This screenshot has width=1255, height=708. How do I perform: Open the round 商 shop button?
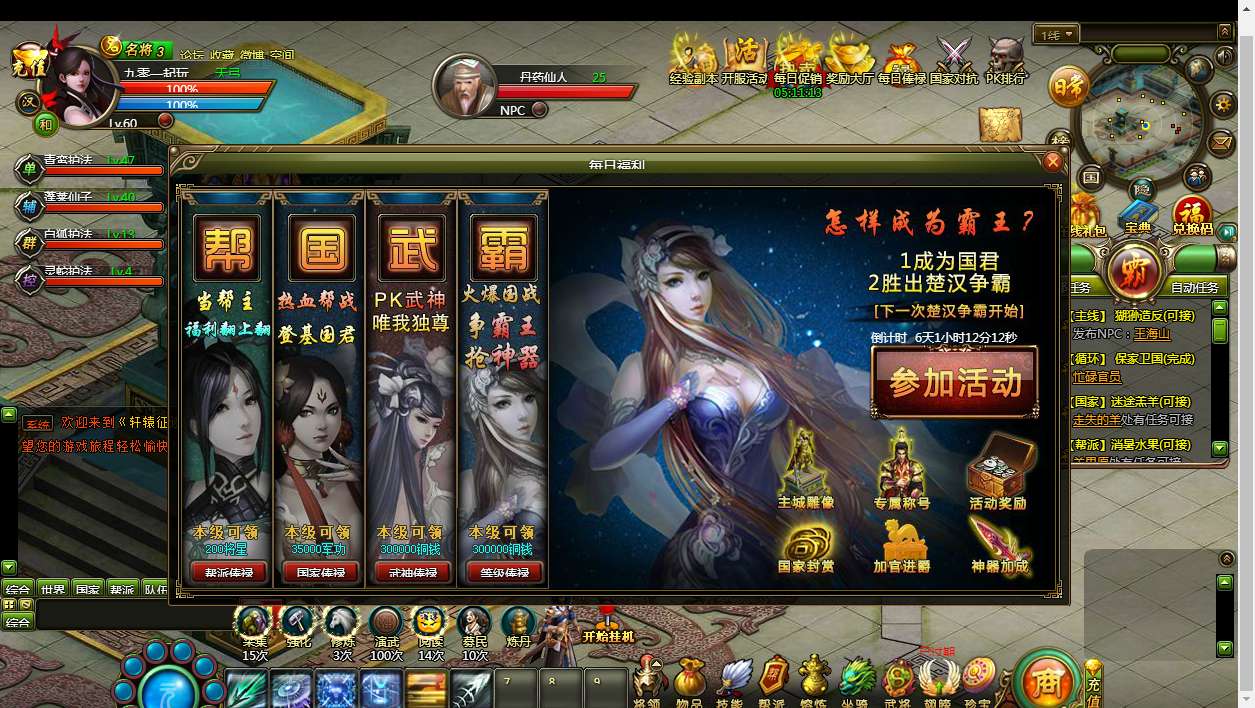pyautogui.click(x=1045, y=682)
